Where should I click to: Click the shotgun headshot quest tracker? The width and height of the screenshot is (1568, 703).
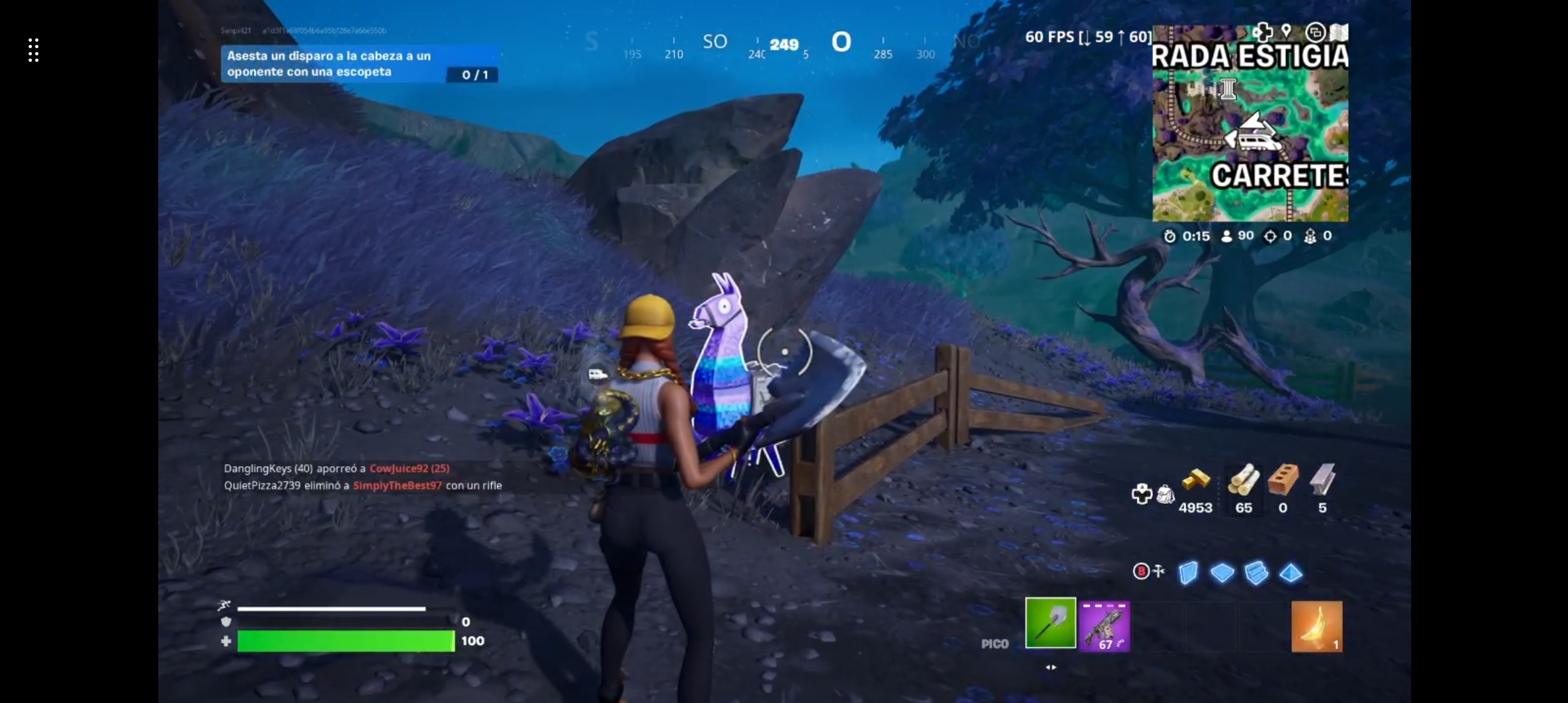[359, 64]
